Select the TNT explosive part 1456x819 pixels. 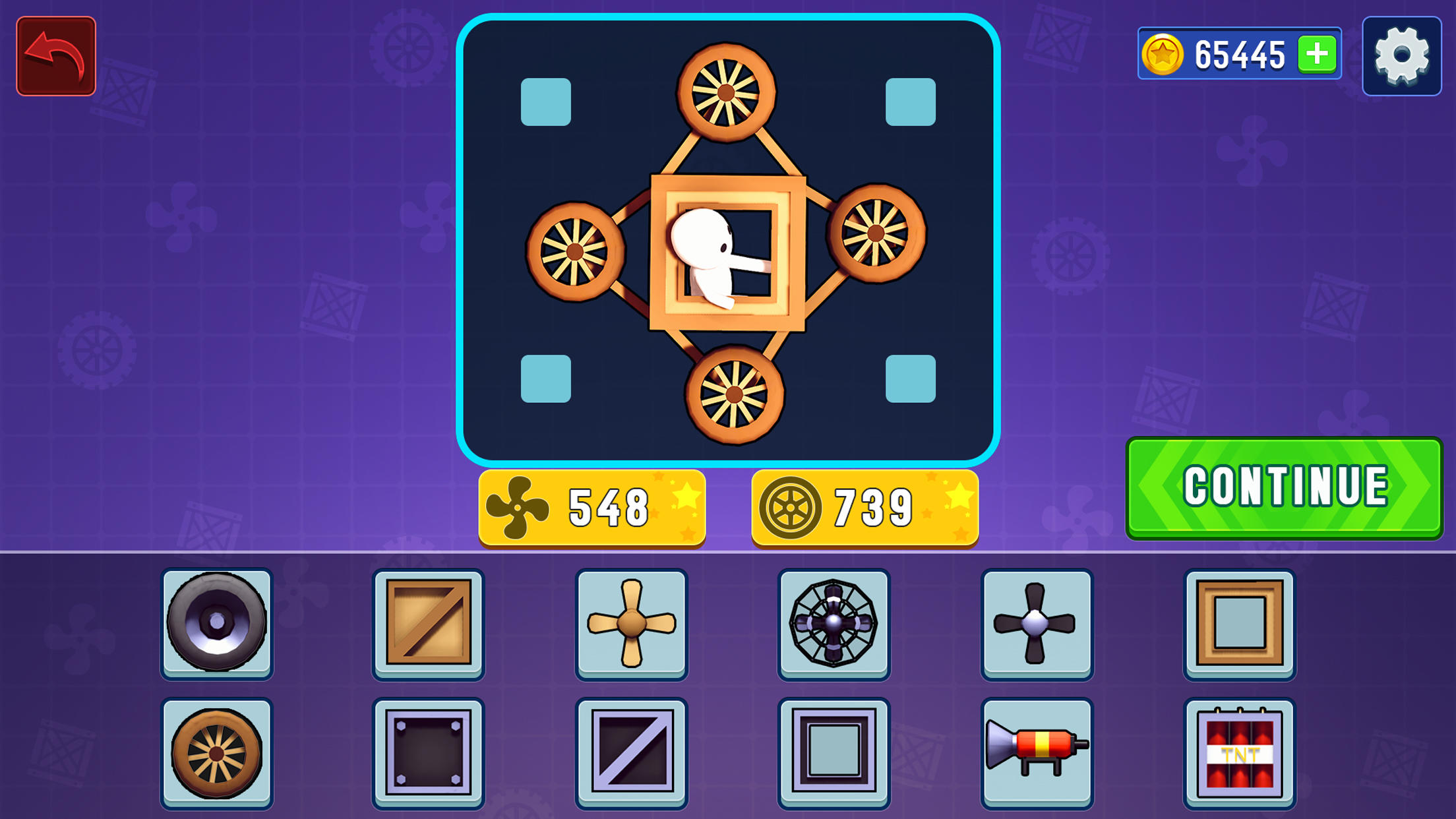[1238, 751]
